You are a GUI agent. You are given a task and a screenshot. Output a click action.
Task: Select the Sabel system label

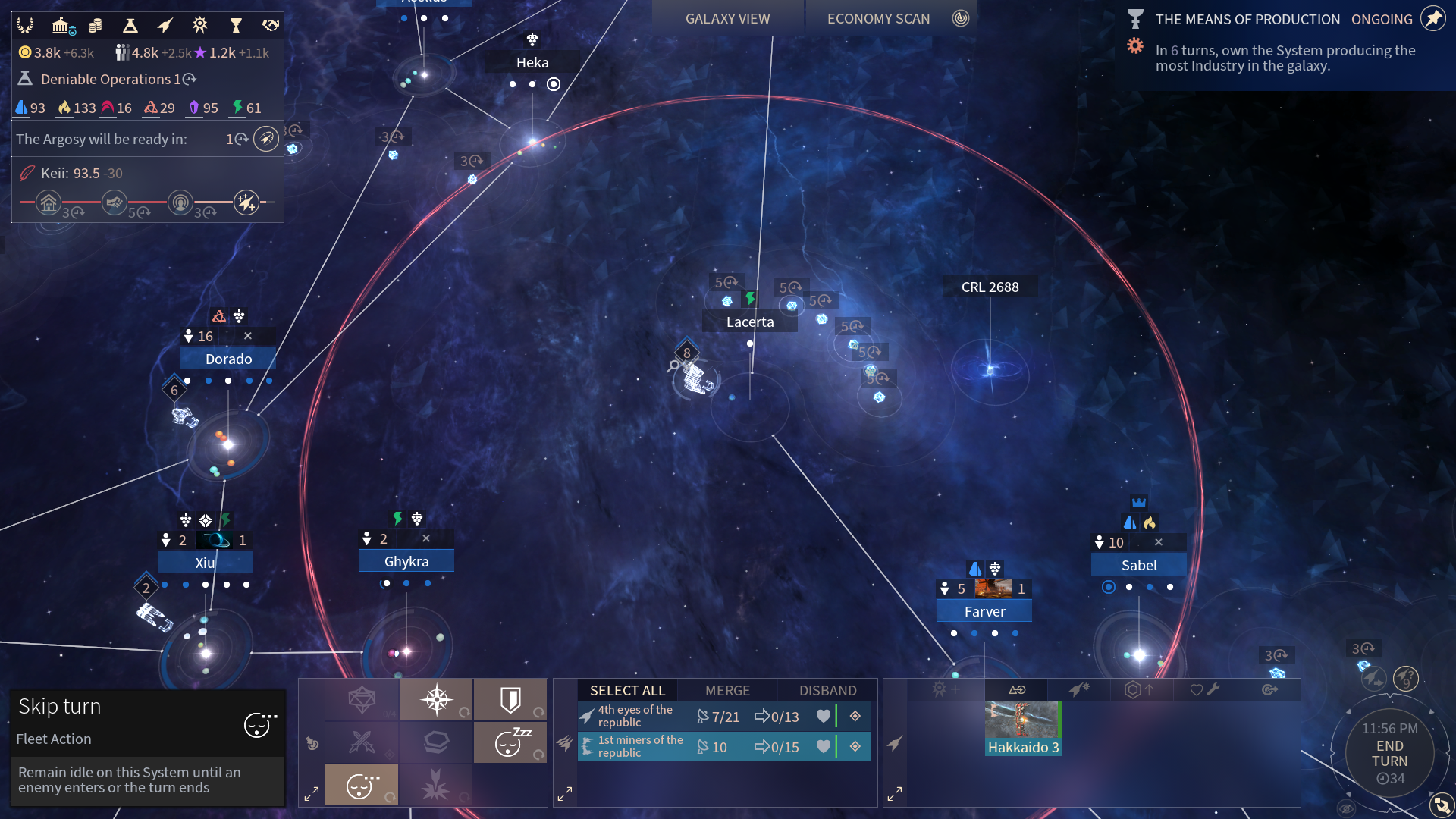[x=1138, y=565]
